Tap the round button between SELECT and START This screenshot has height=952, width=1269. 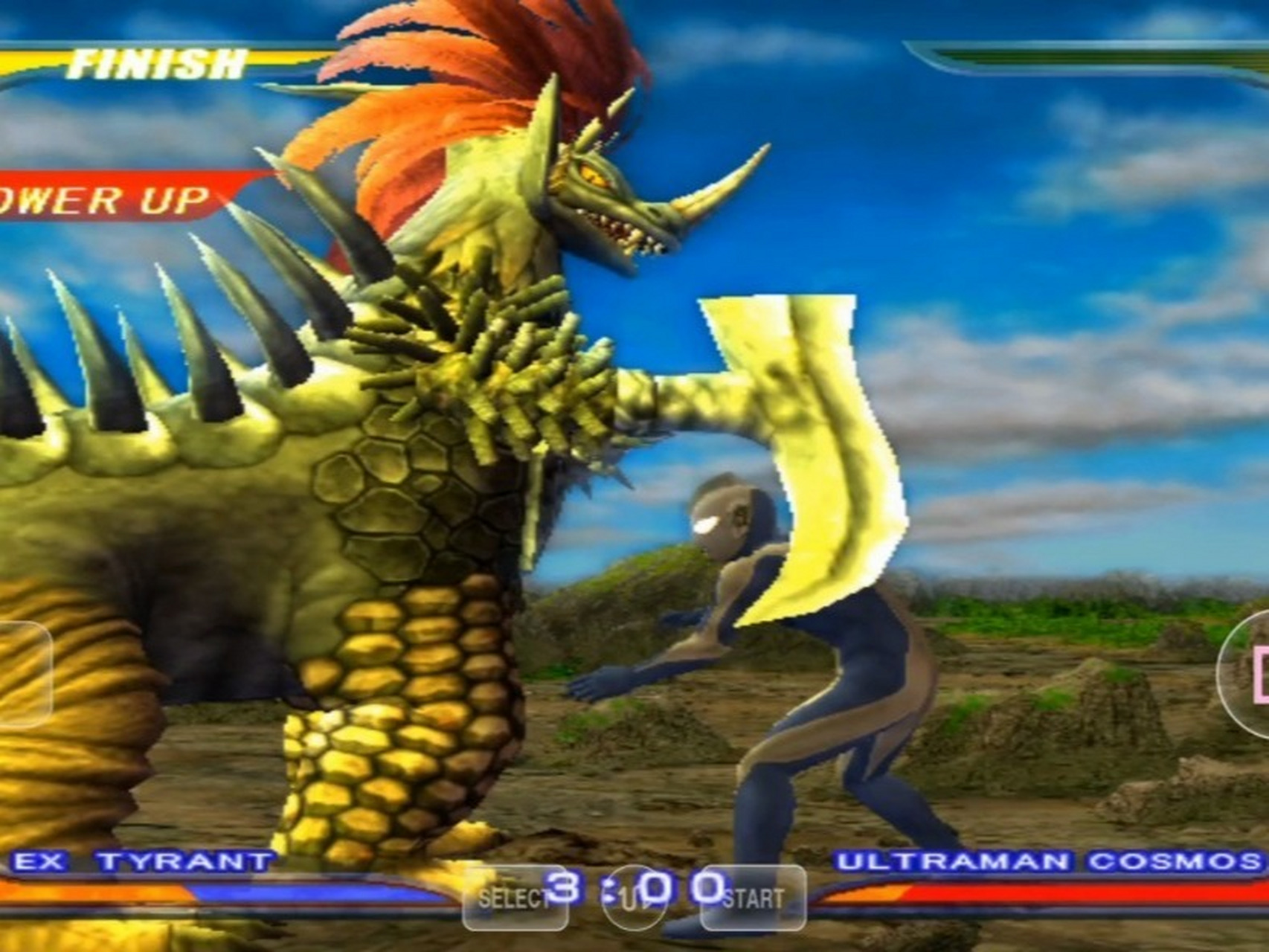click(633, 900)
